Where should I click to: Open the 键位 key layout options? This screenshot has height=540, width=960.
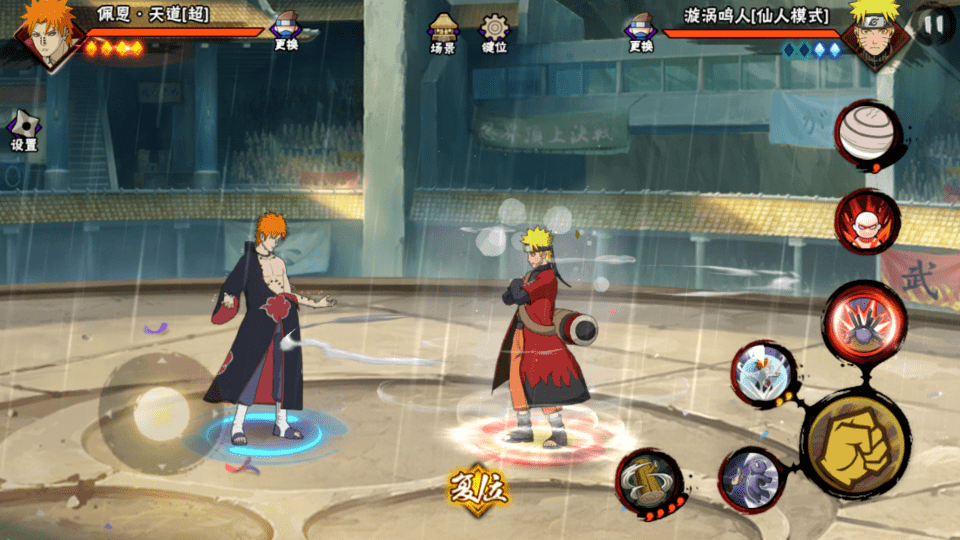[x=494, y=32]
